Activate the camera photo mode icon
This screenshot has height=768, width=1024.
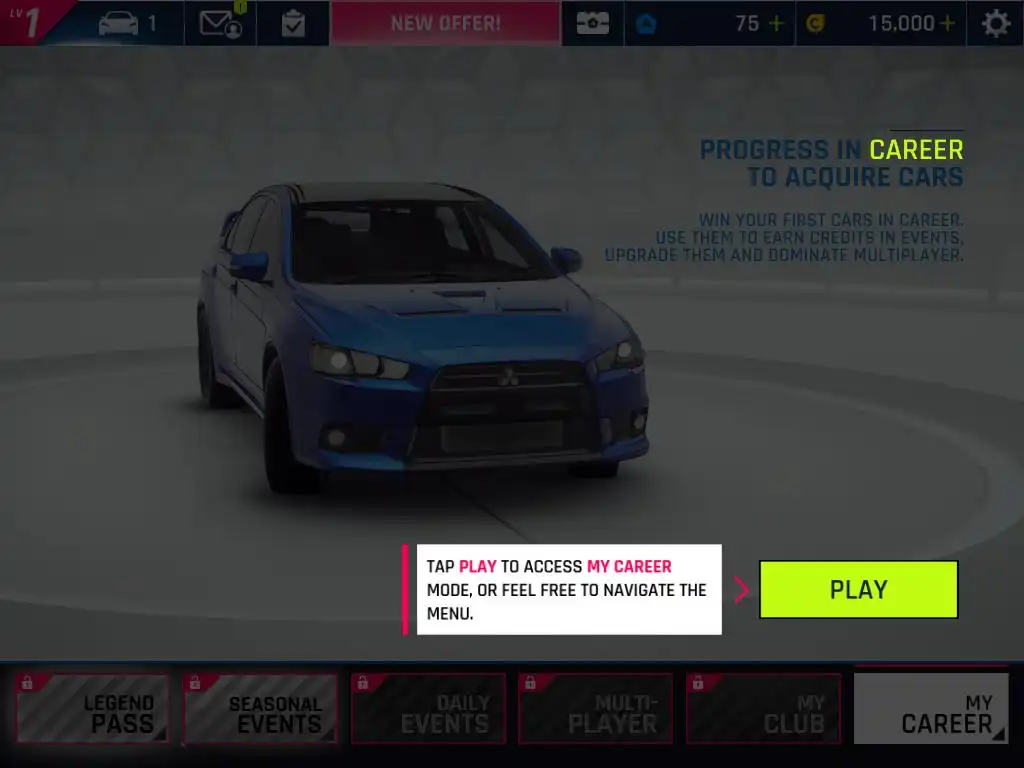[592, 23]
